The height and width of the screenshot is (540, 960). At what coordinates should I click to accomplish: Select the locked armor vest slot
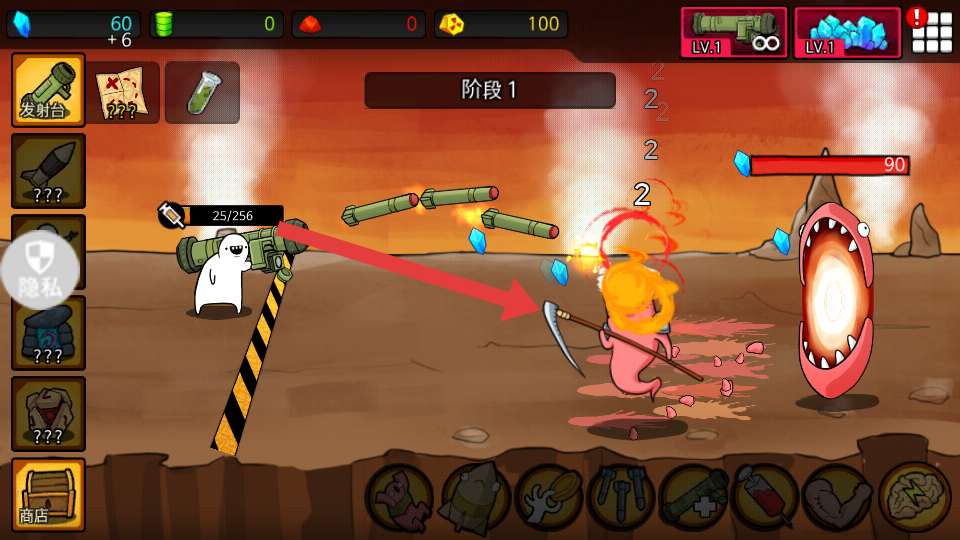click(48, 413)
